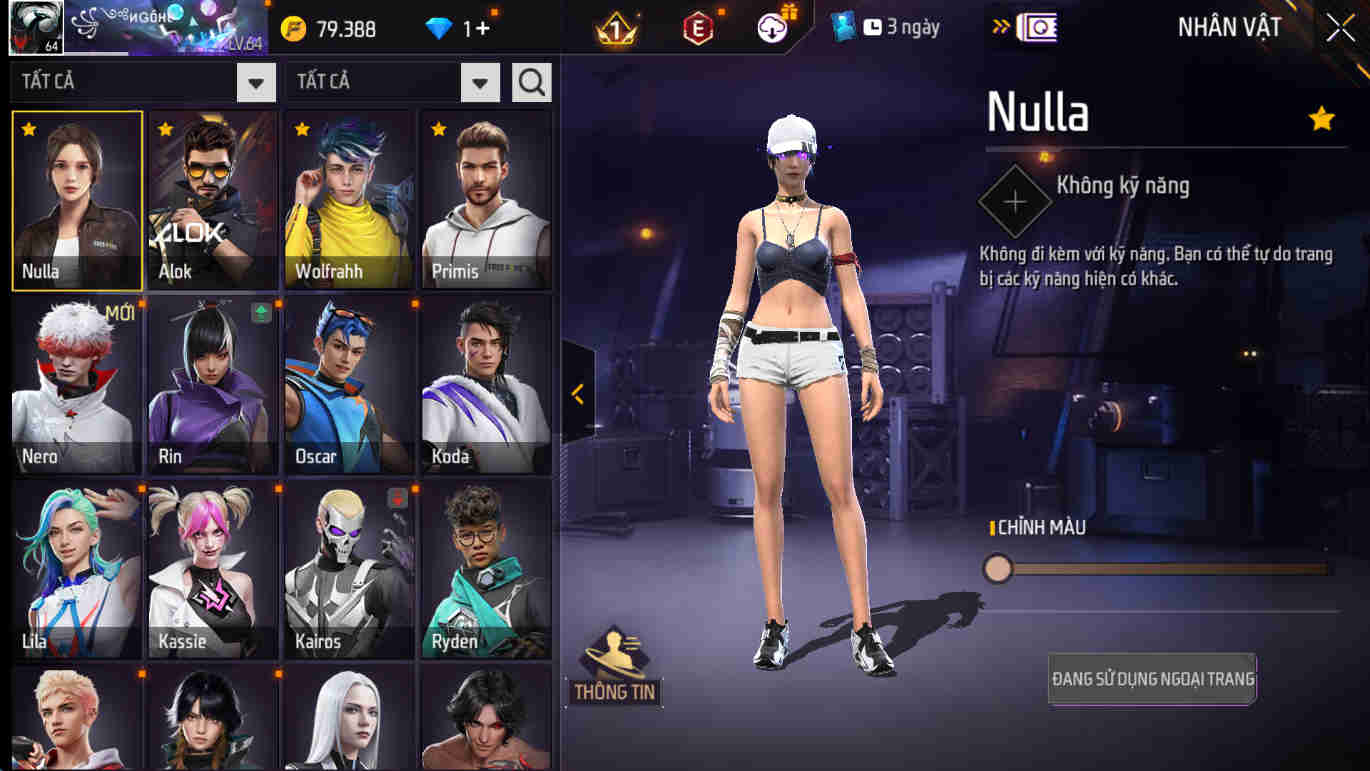Screen dimensions: 1370x771
Task: Click the magnifier search icon
Action: [x=531, y=83]
